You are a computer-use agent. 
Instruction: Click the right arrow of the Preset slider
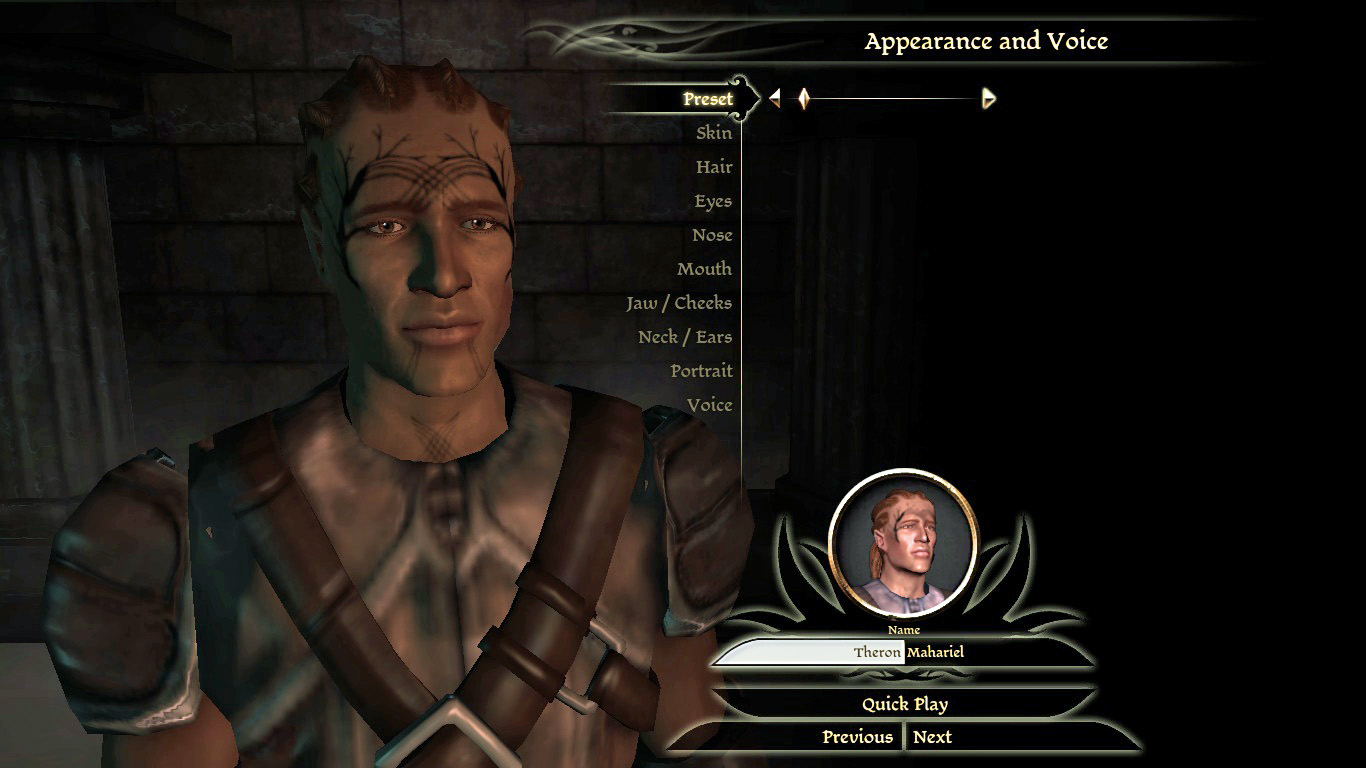coord(989,98)
